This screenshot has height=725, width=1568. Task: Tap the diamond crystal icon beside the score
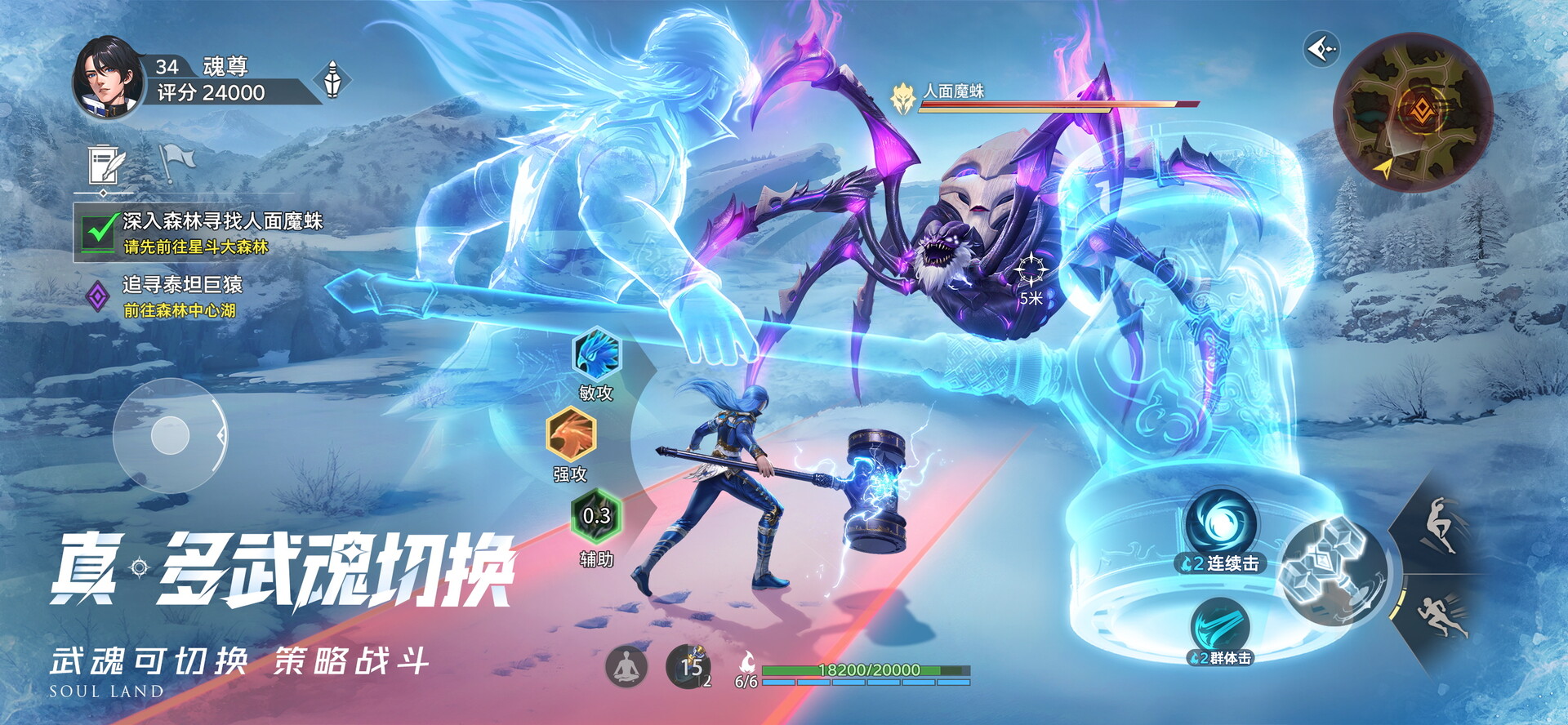(x=332, y=80)
